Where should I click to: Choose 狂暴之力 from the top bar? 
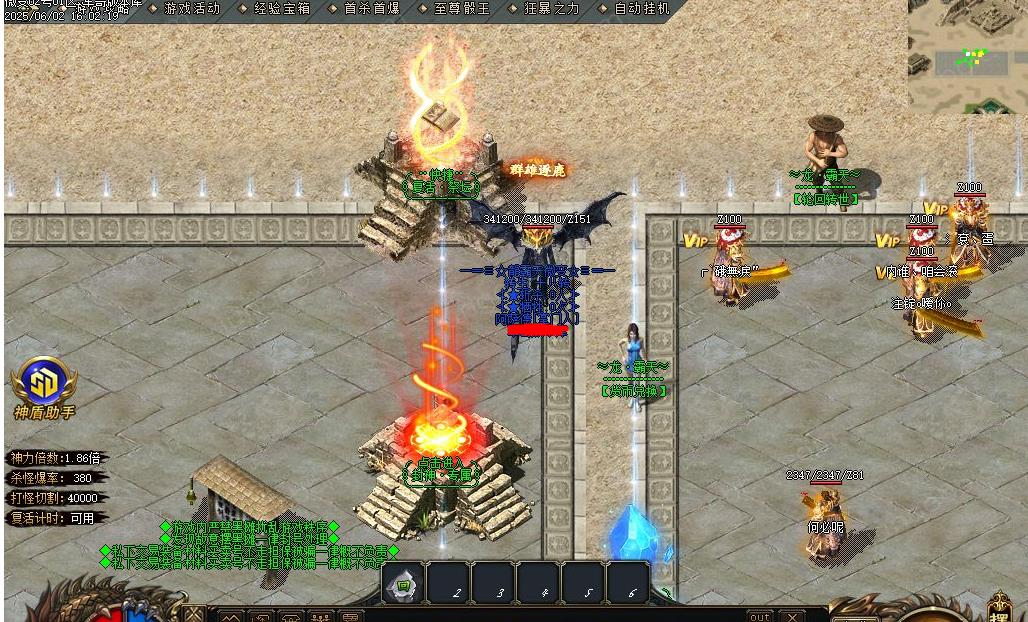(x=551, y=9)
